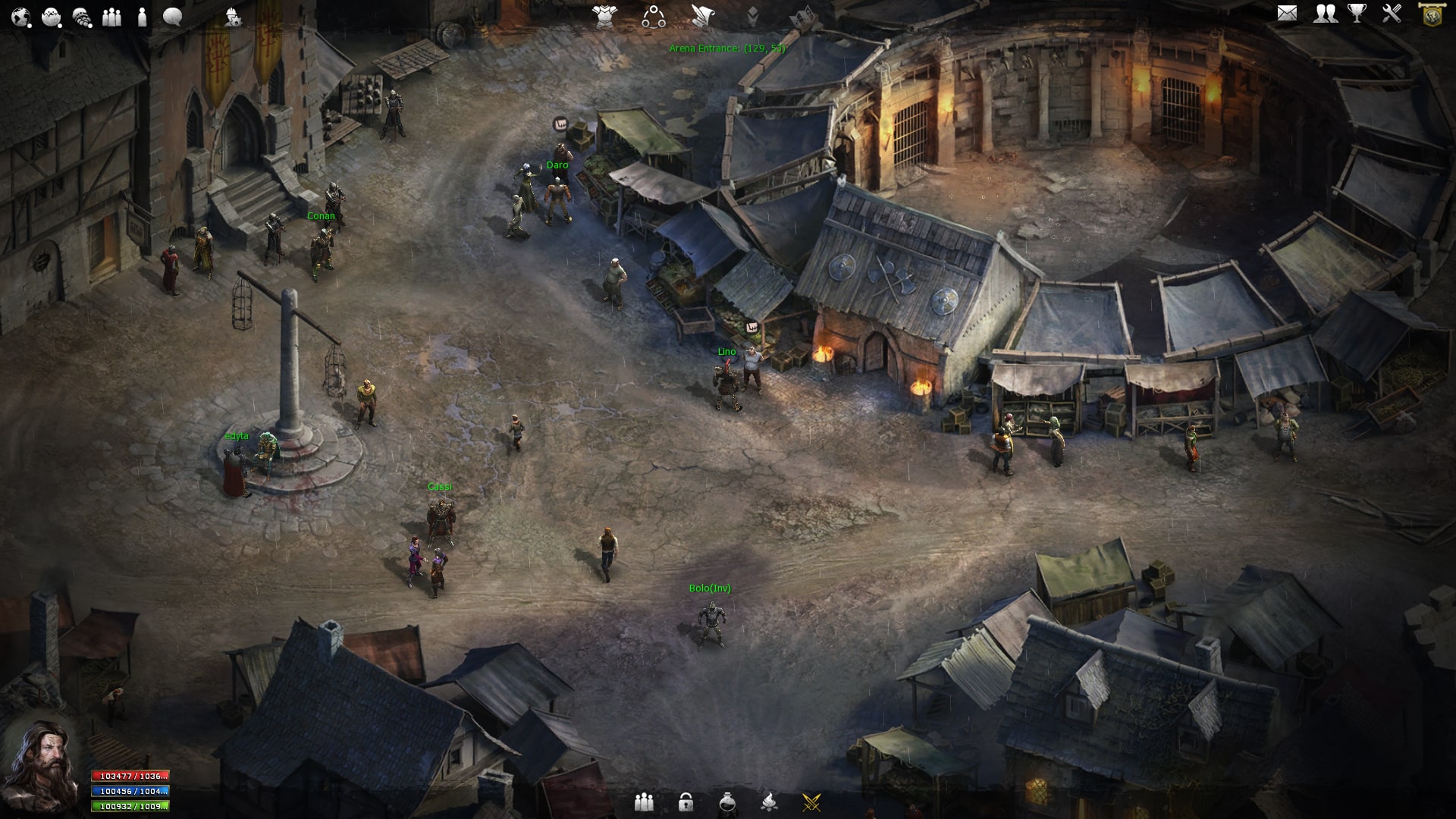This screenshot has height=819, width=1456.
Task: Click the worker with gear icon
Action: coord(233,17)
